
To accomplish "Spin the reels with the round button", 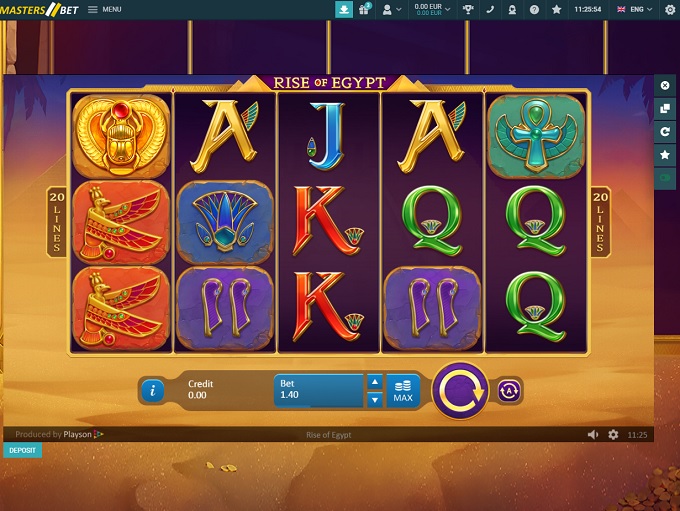I will (459, 390).
